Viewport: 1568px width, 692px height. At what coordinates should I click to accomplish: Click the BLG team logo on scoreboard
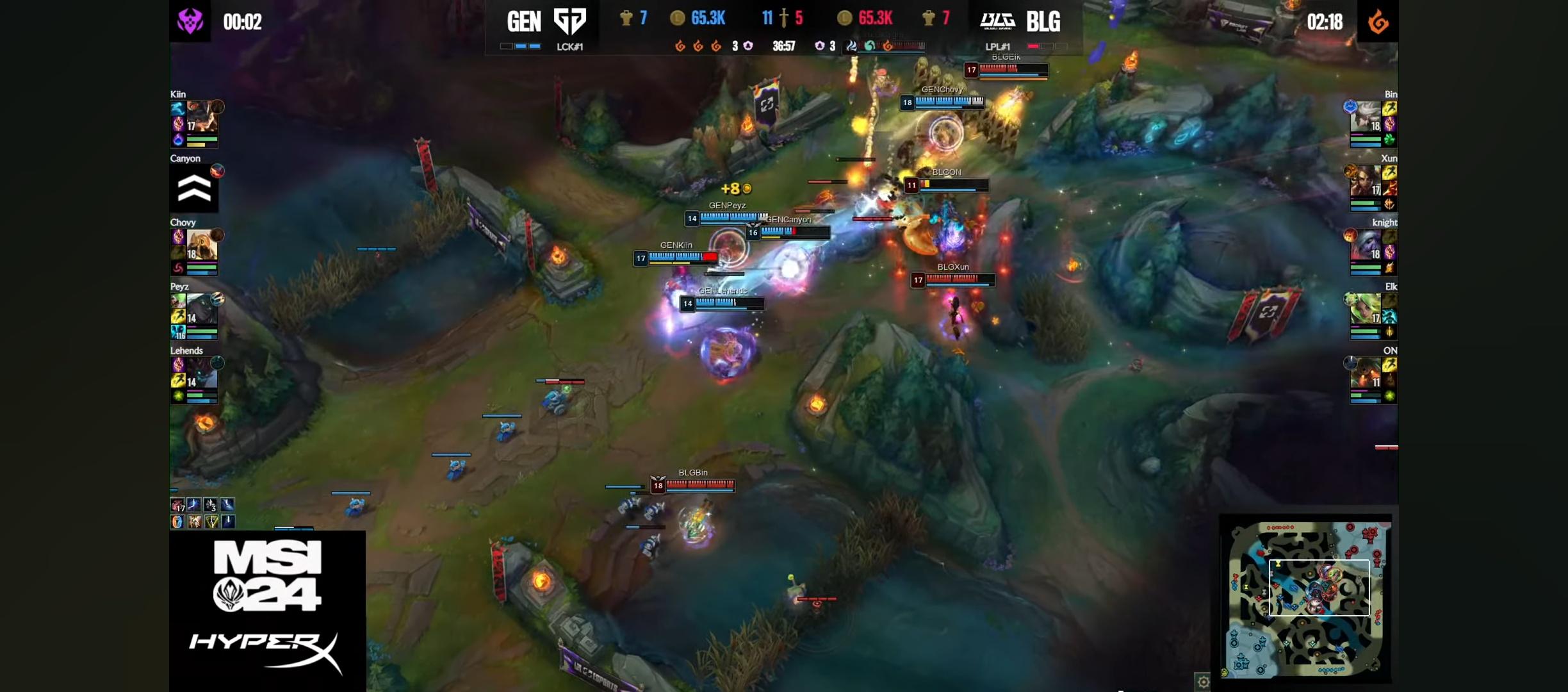pos(997,21)
